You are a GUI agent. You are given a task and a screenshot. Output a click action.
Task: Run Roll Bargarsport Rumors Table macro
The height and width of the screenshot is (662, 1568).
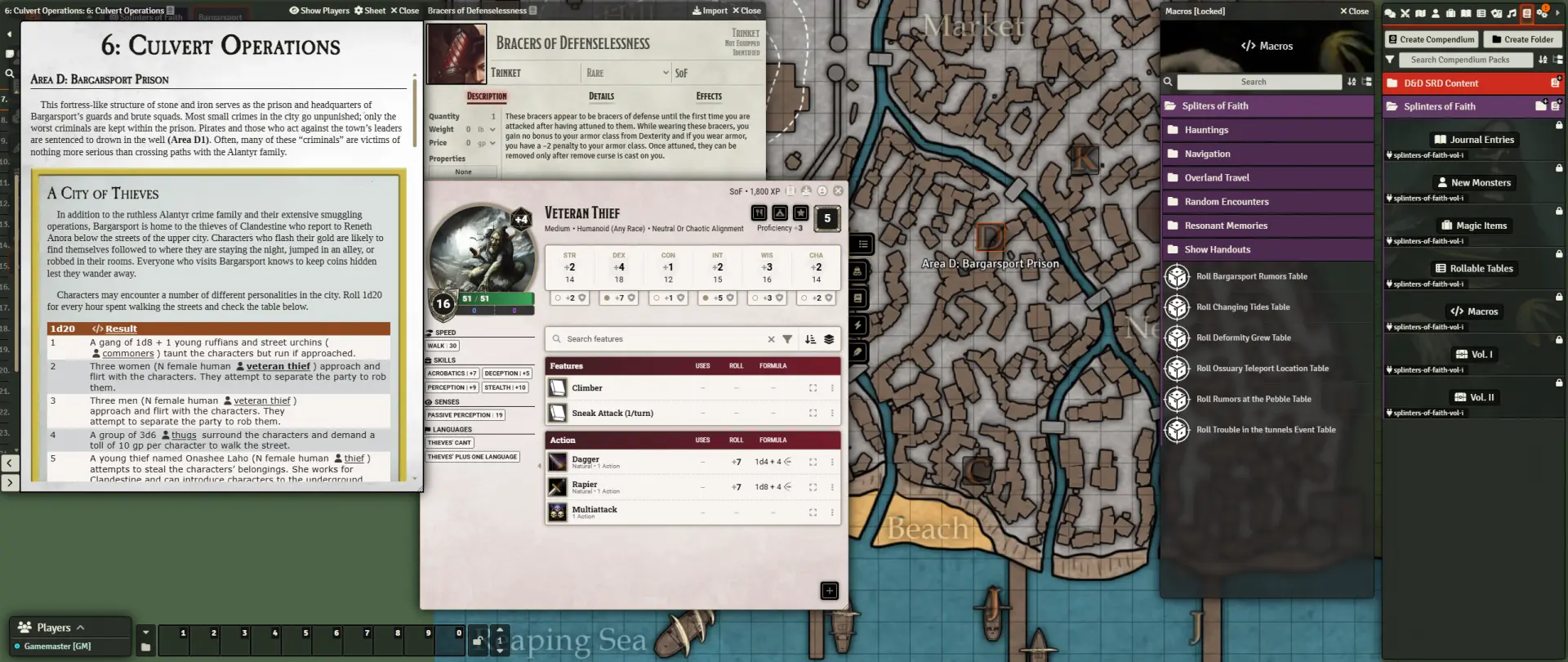pyautogui.click(x=1251, y=276)
